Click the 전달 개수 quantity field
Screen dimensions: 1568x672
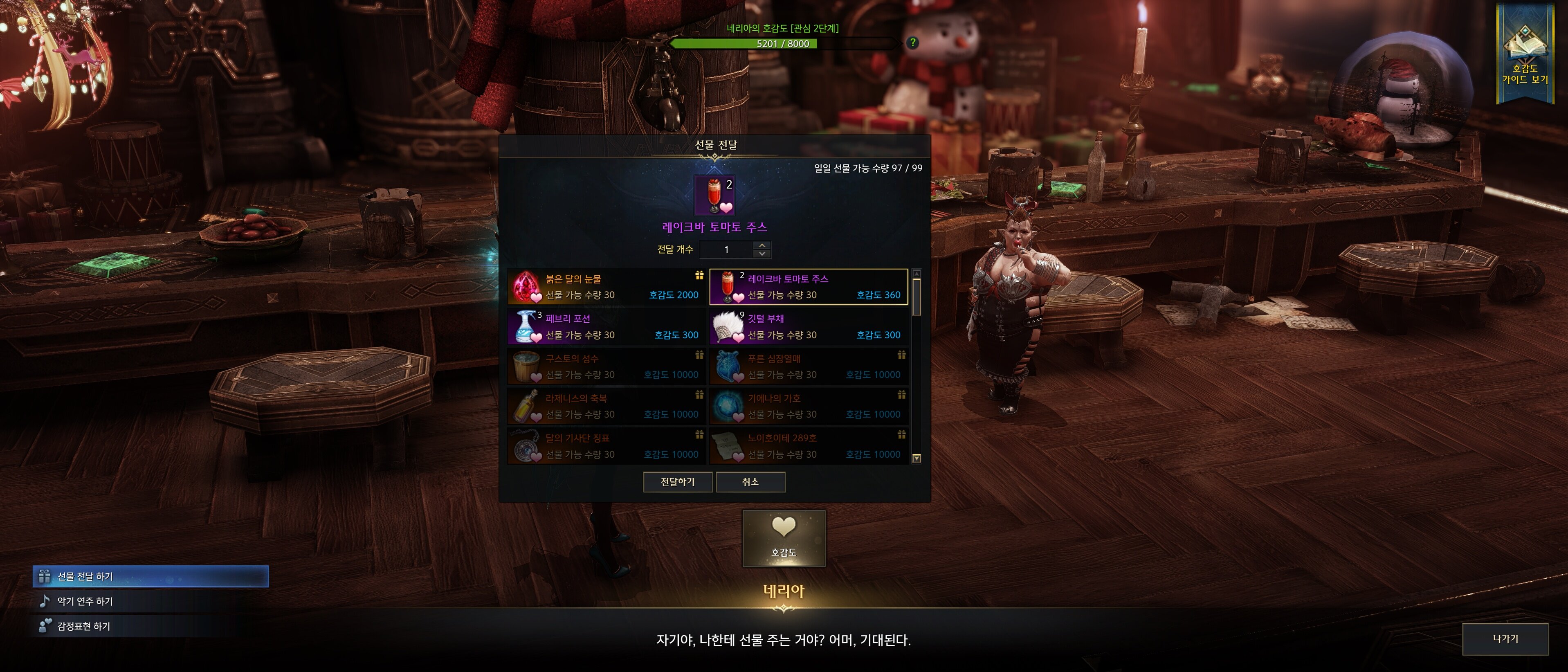(726, 249)
